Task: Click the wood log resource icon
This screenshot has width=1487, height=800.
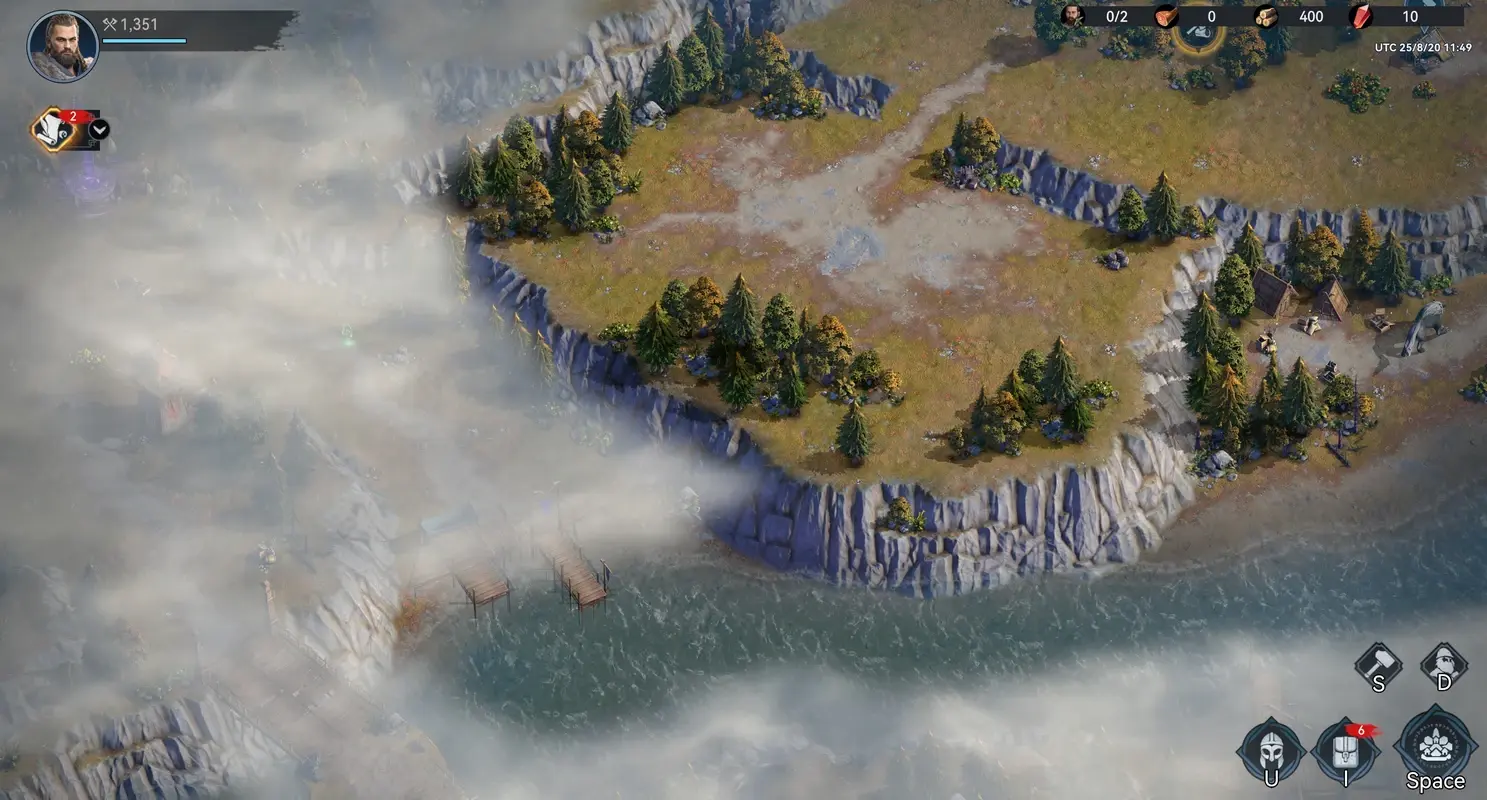Action: [1264, 16]
